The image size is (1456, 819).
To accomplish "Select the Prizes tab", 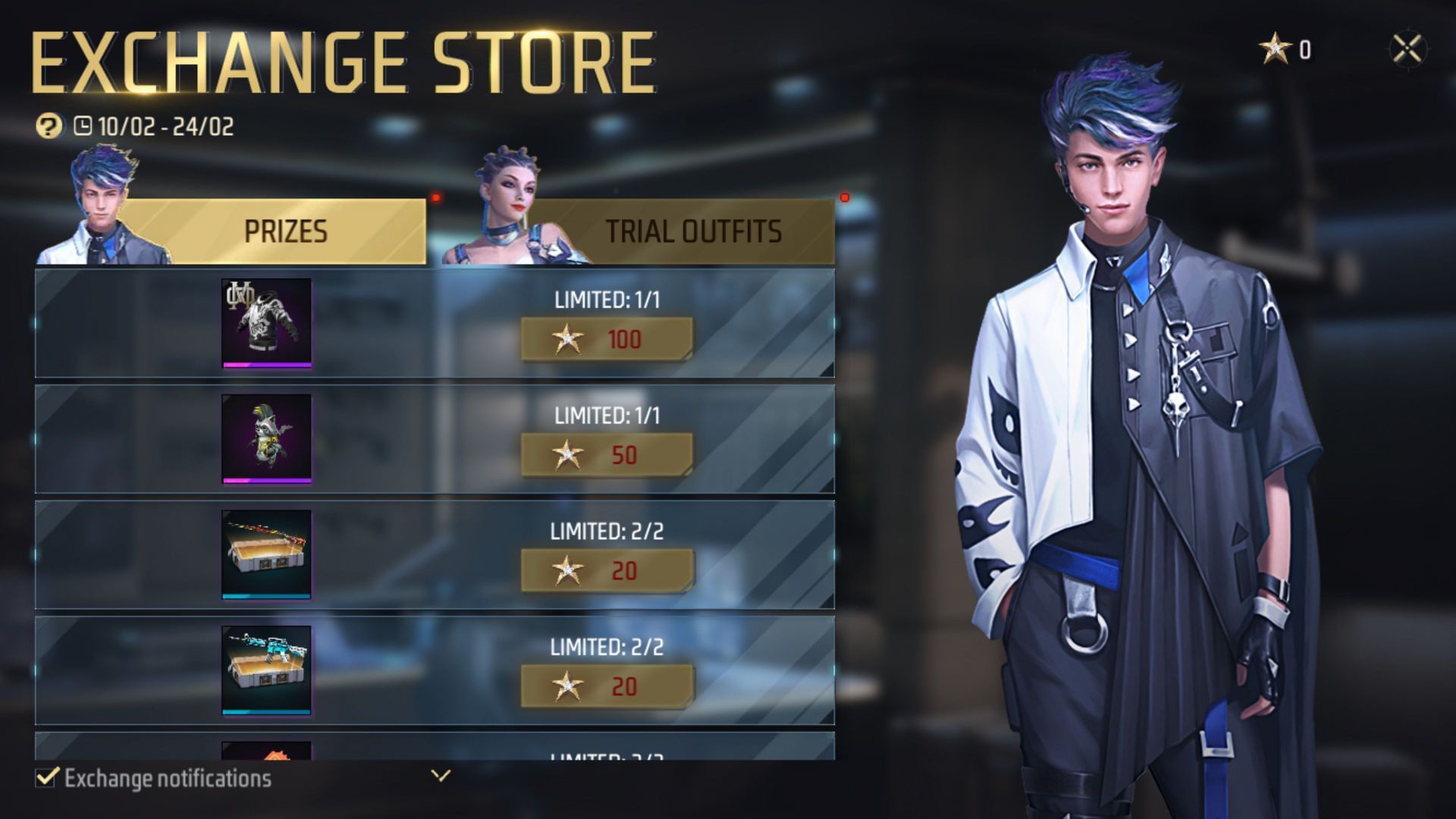I will point(285,231).
